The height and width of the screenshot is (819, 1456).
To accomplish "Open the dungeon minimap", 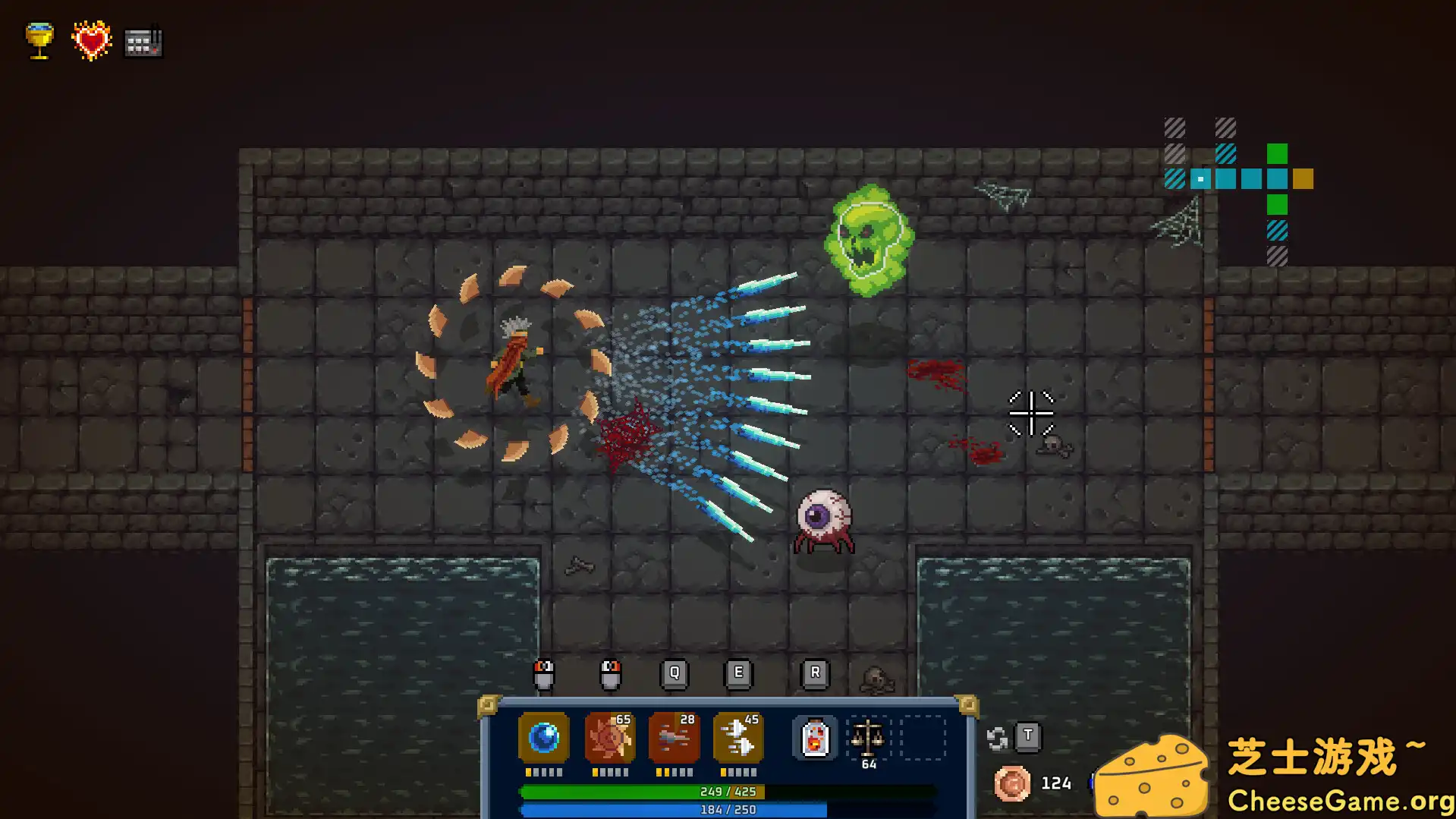I will coord(1238,190).
